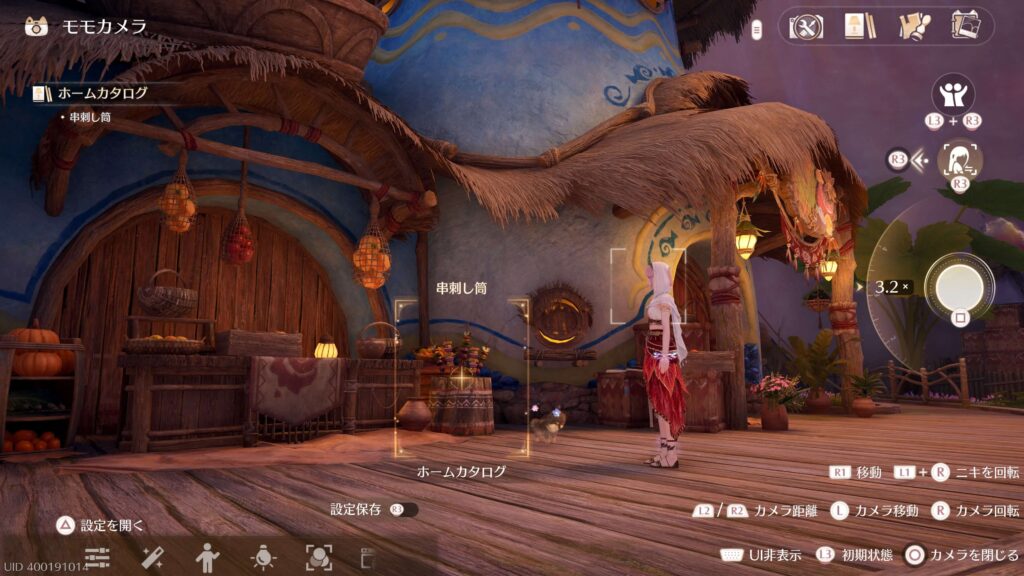Activate the character focus portrait icon

(x=959, y=159)
